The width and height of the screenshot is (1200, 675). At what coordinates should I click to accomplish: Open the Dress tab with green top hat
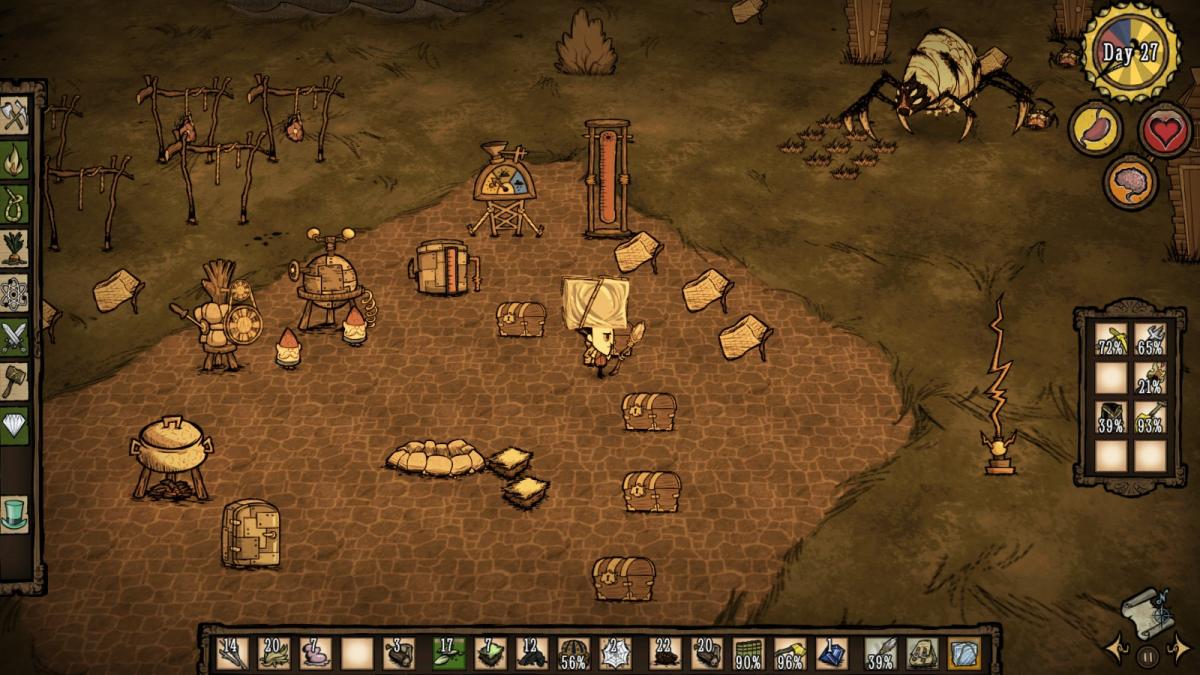(x=14, y=514)
